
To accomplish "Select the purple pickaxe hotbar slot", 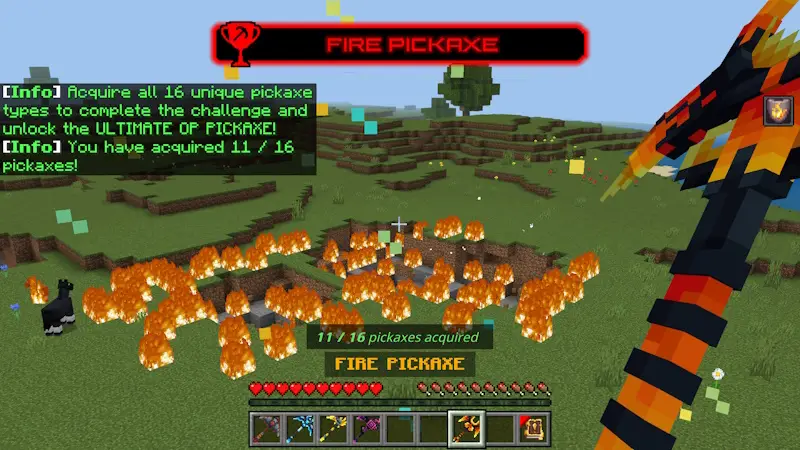I will [368, 427].
